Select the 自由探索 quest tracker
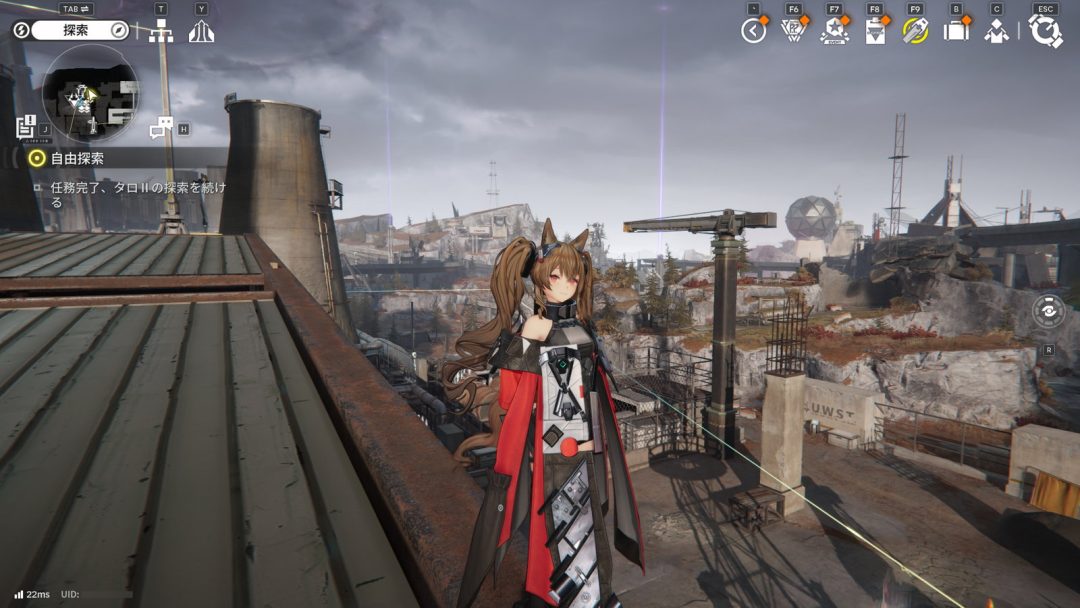The image size is (1080, 608). [x=78, y=158]
